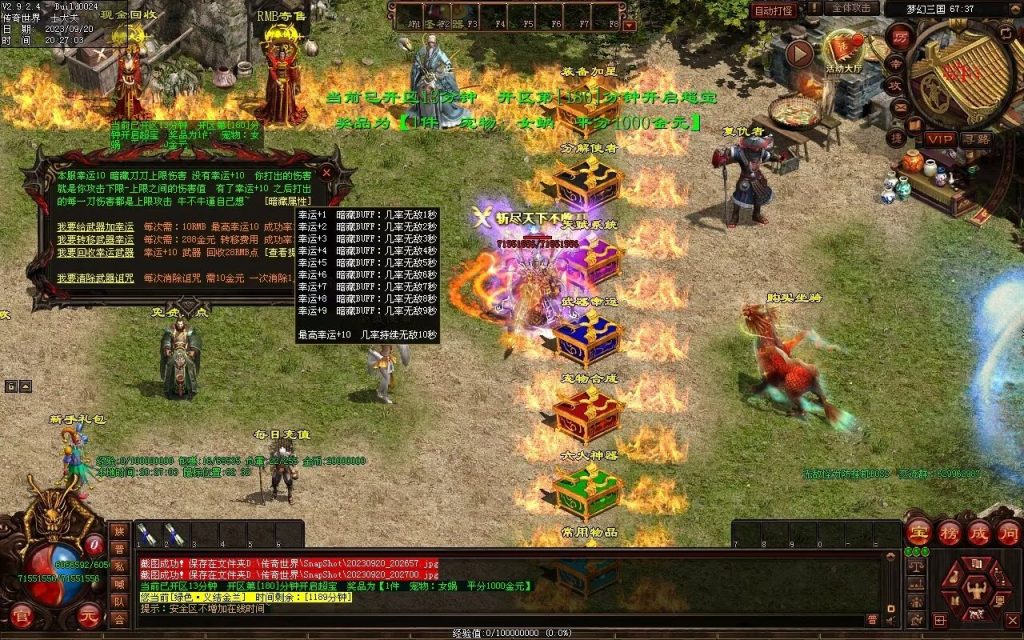Toggle 自动打怪 auto-fight button
The height and width of the screenshot is (640, 1024).
coord(774,10)
